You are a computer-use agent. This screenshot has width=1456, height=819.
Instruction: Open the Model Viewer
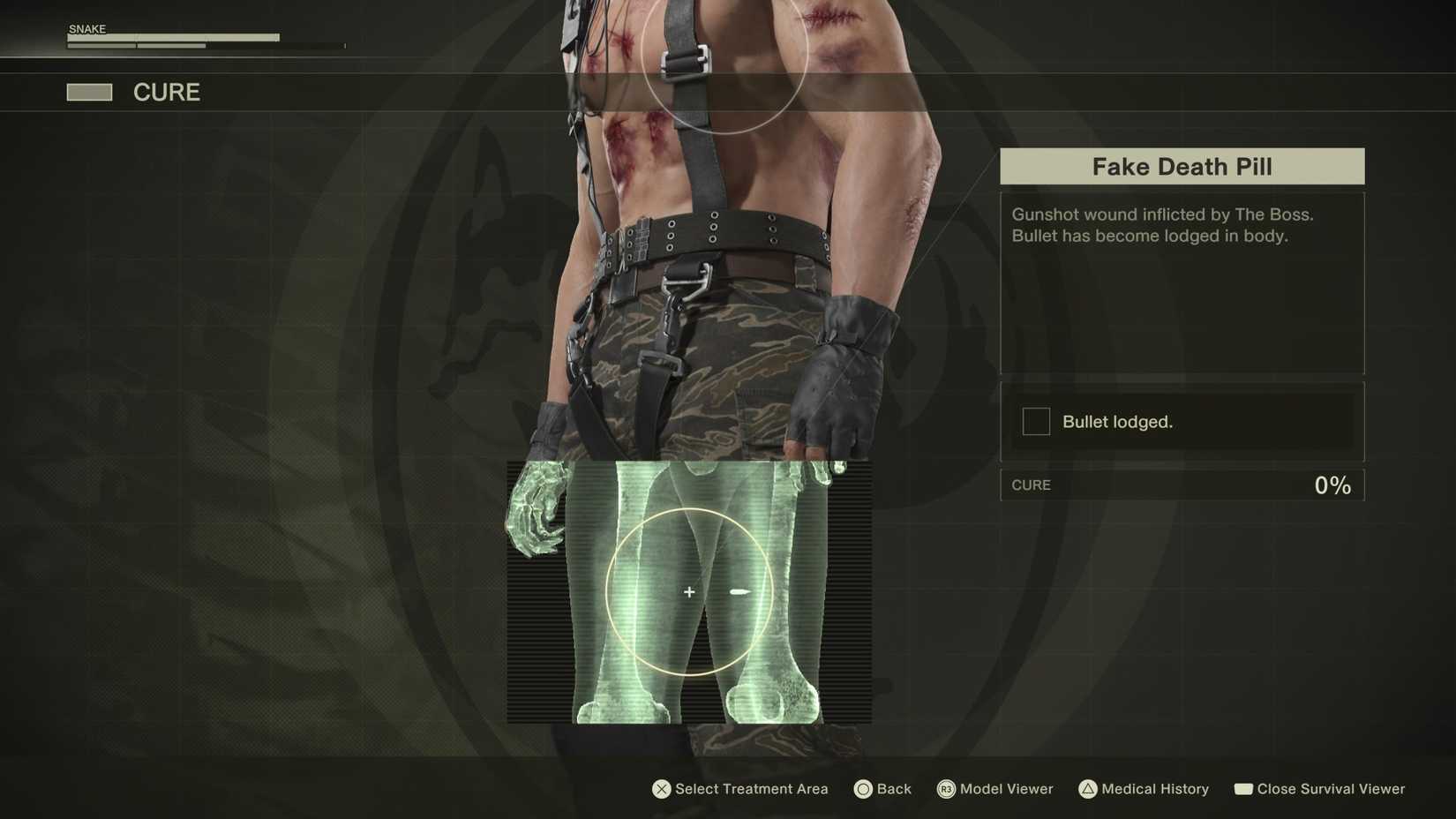[1006, 789]
